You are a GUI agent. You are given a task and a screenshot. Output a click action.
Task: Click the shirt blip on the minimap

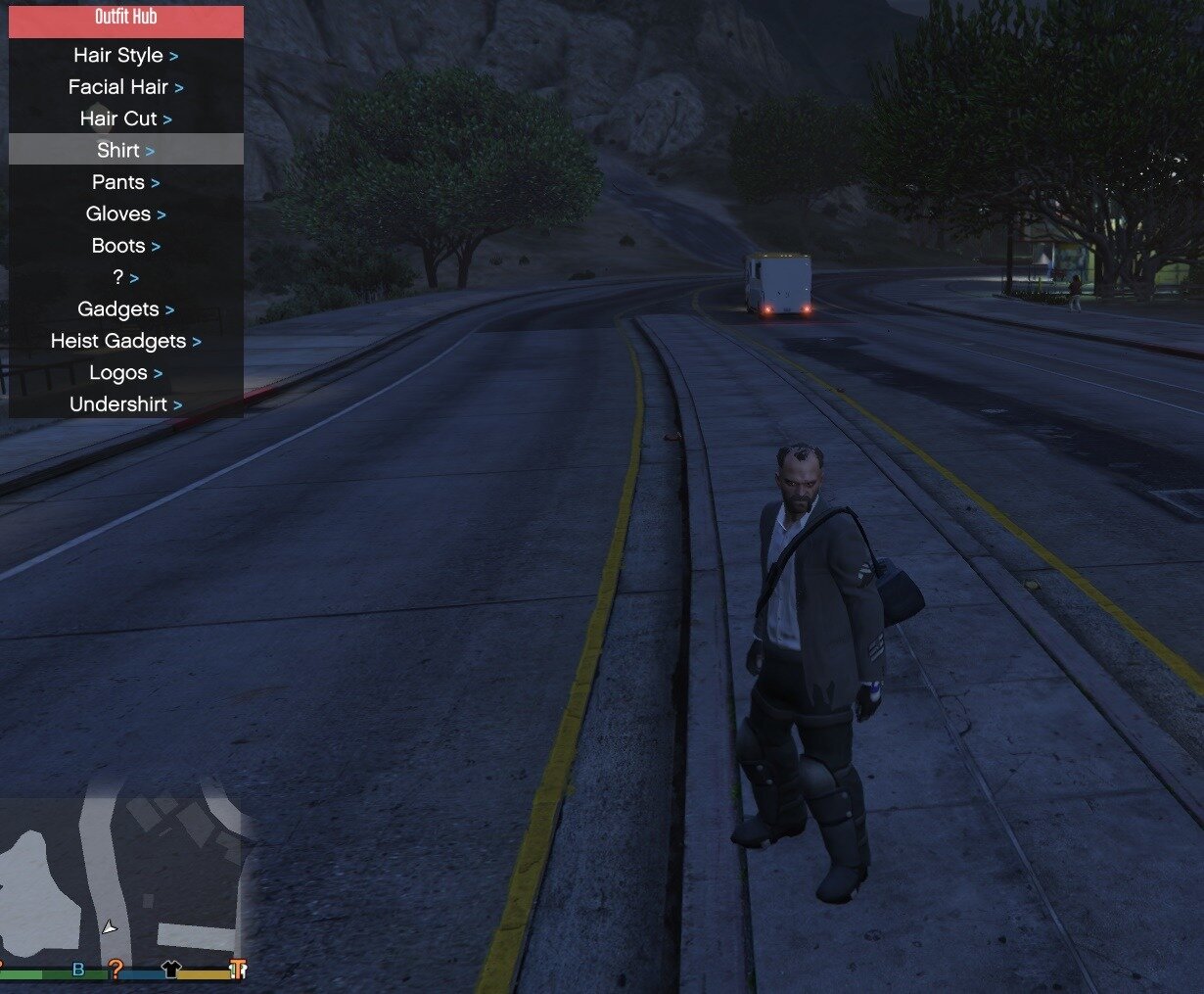171,970
